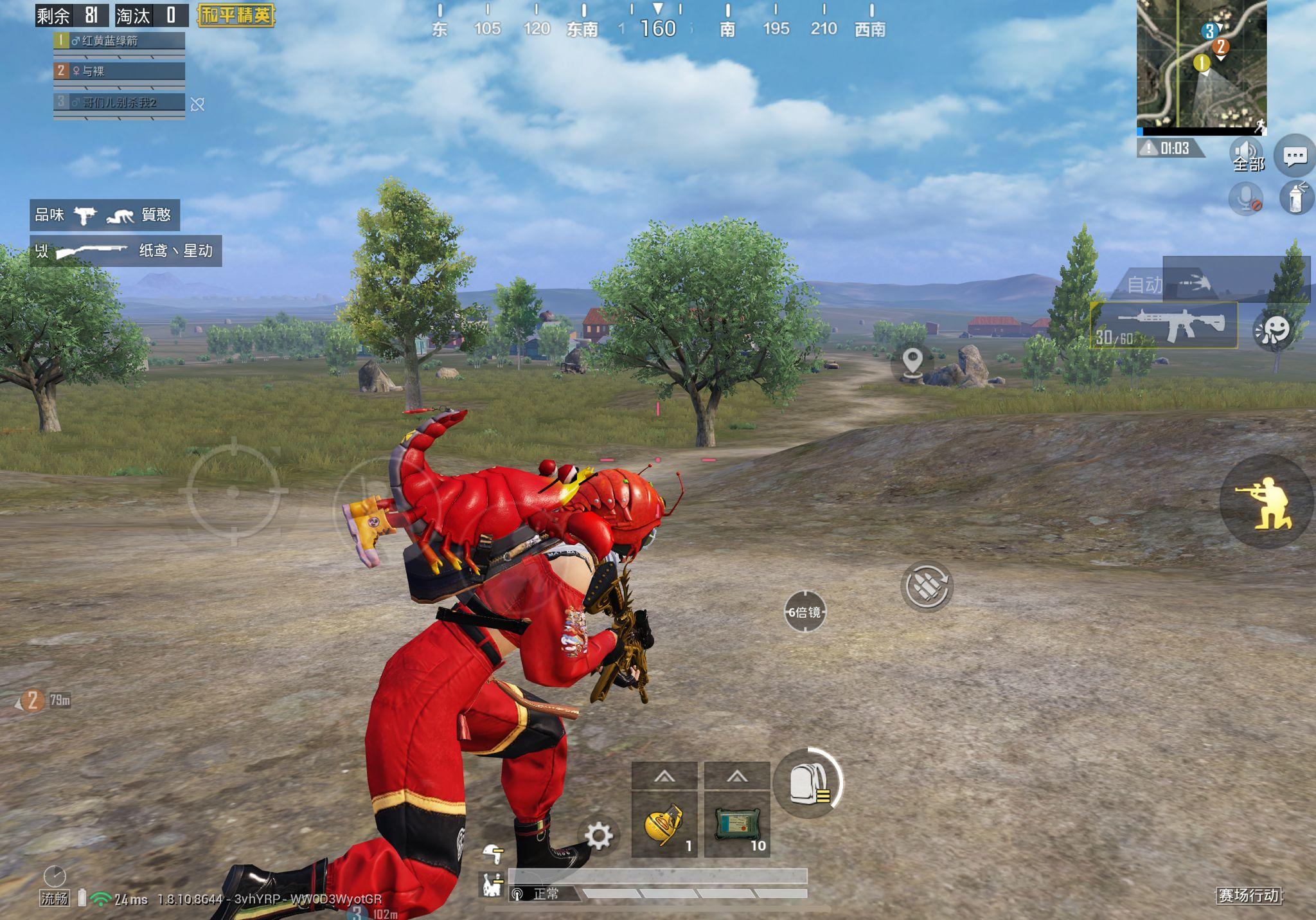
Task: Select the 全部 voice channel label
Action: tap(1249, 166)
